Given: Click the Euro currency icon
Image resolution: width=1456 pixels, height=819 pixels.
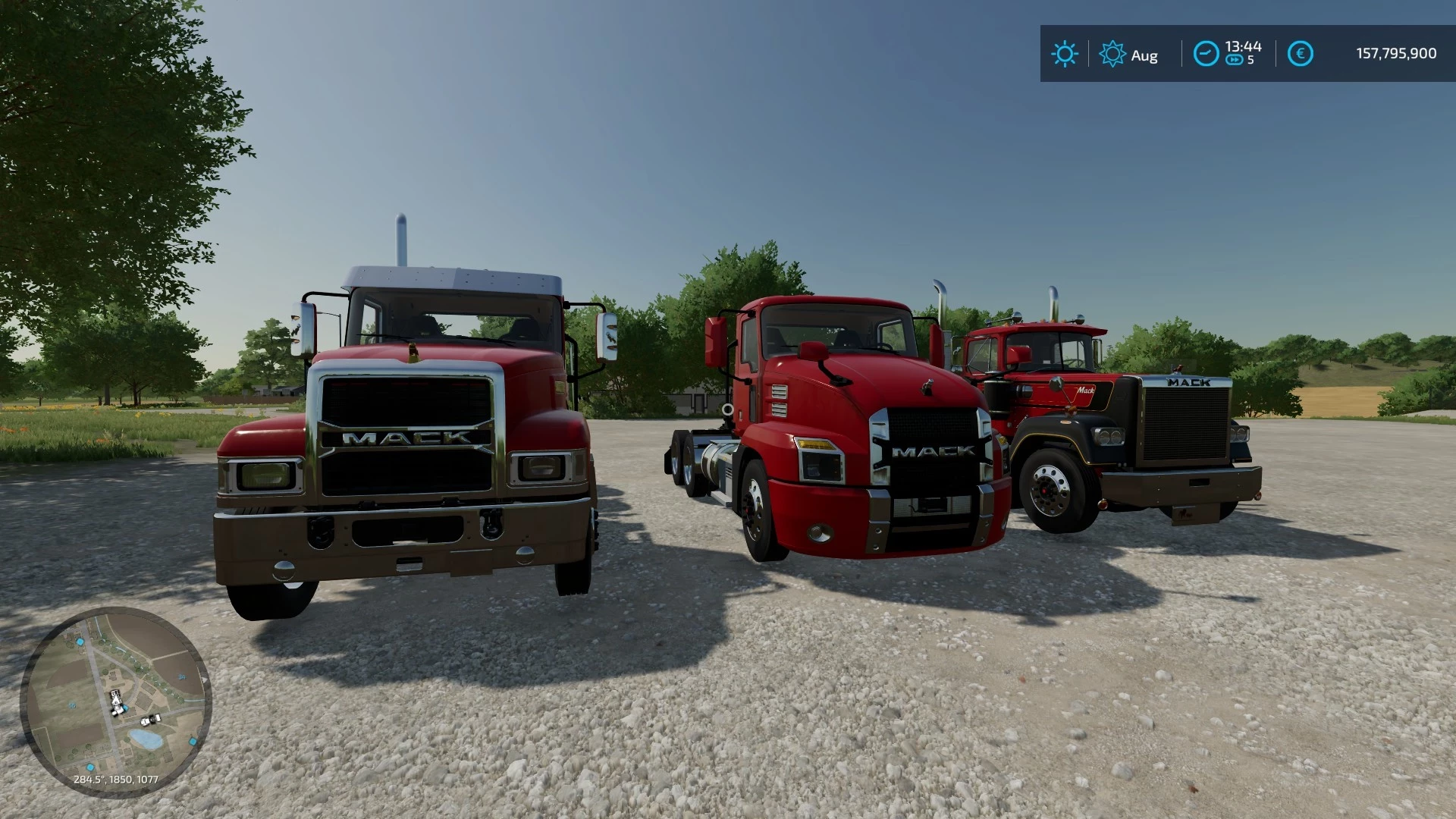Looking at the screenshot, I should pyautogui.click(x=1301, y=52).
